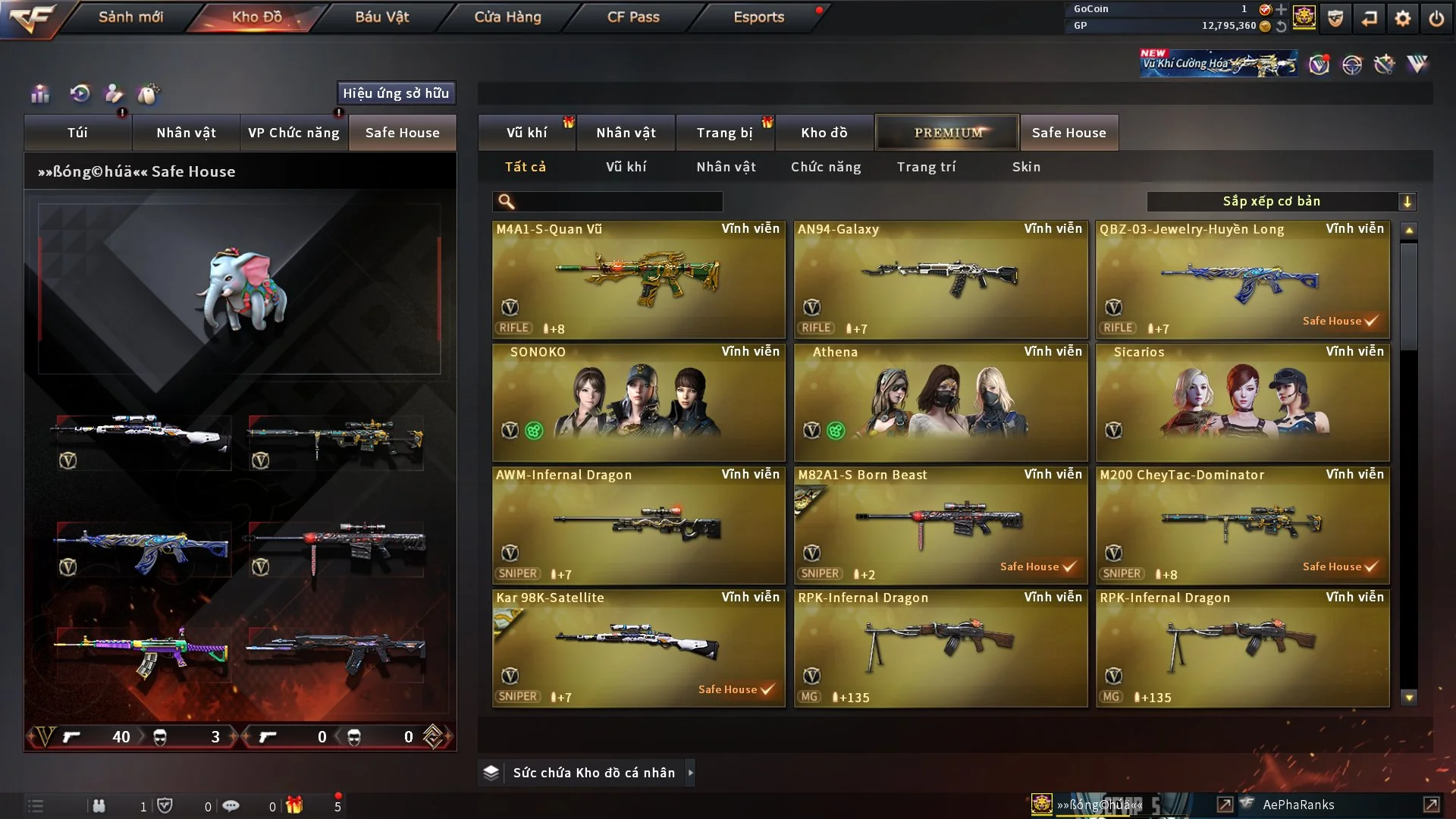Click the Hiệu ứng sở hữu button
The width and height of the screenshot is (1456, 819).
pos(396,93)
